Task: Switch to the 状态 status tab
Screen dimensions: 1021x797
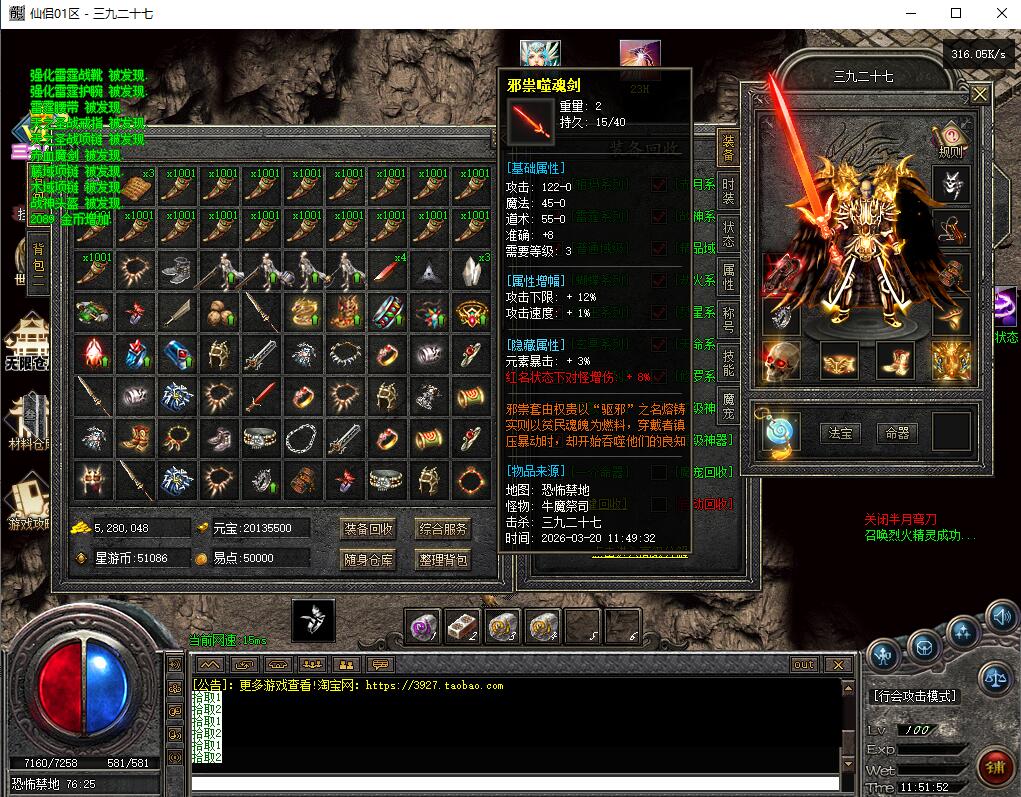Action: tap(729, 234)
